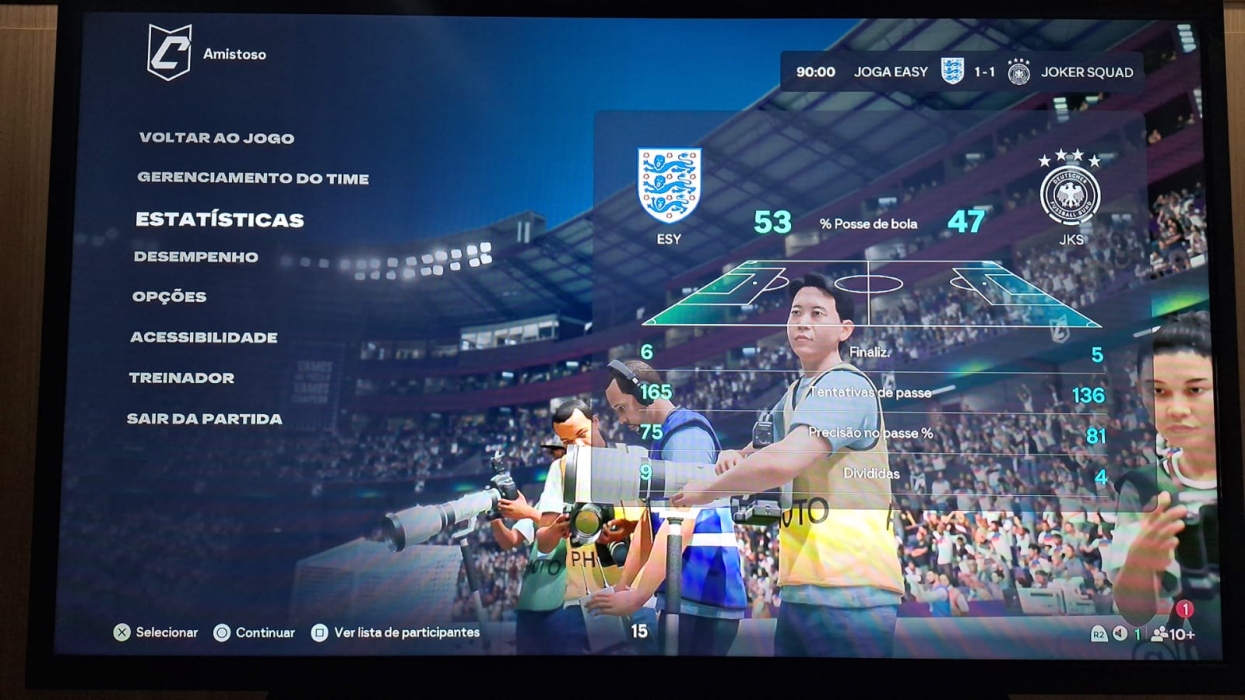The height and width of the screenshot is (700, 1245).
Task: Open the Desempenho screen
Action: coord(196,257)
